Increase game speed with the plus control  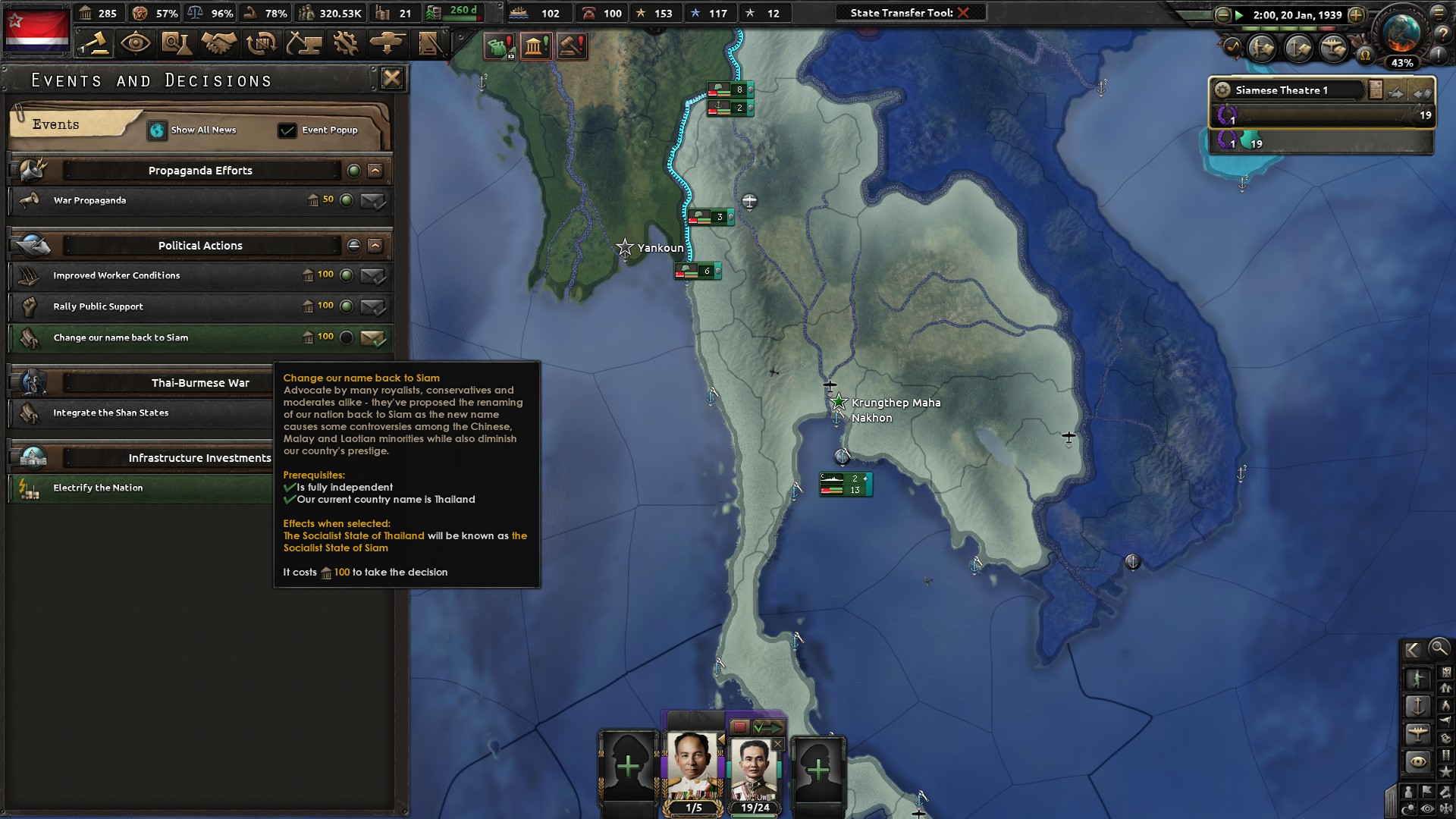pyautogui.click(x=1356, y=14)
